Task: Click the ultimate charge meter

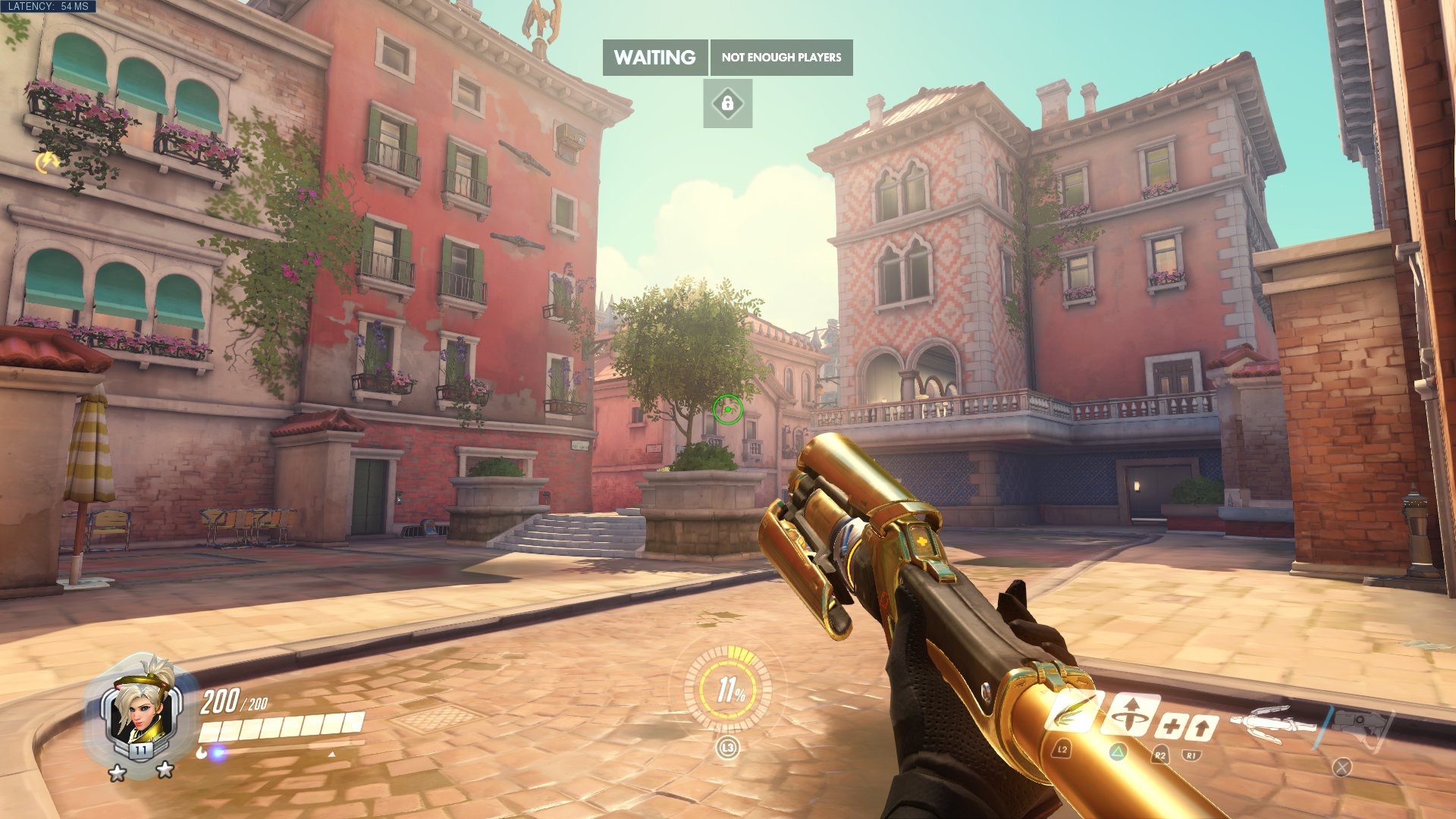Action: point(728,689)
